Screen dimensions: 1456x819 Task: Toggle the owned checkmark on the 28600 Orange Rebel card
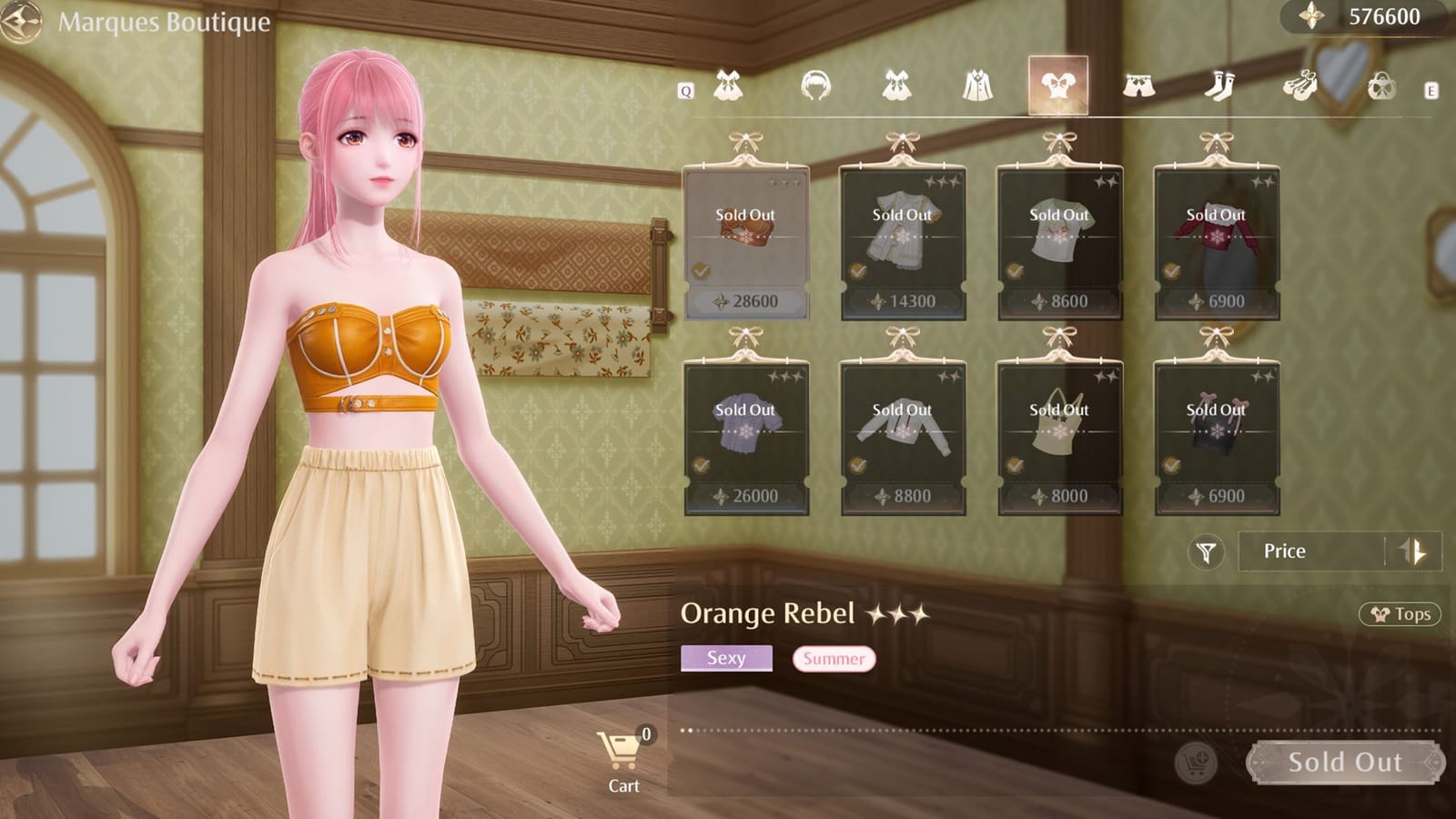click(x=700, y=269)
